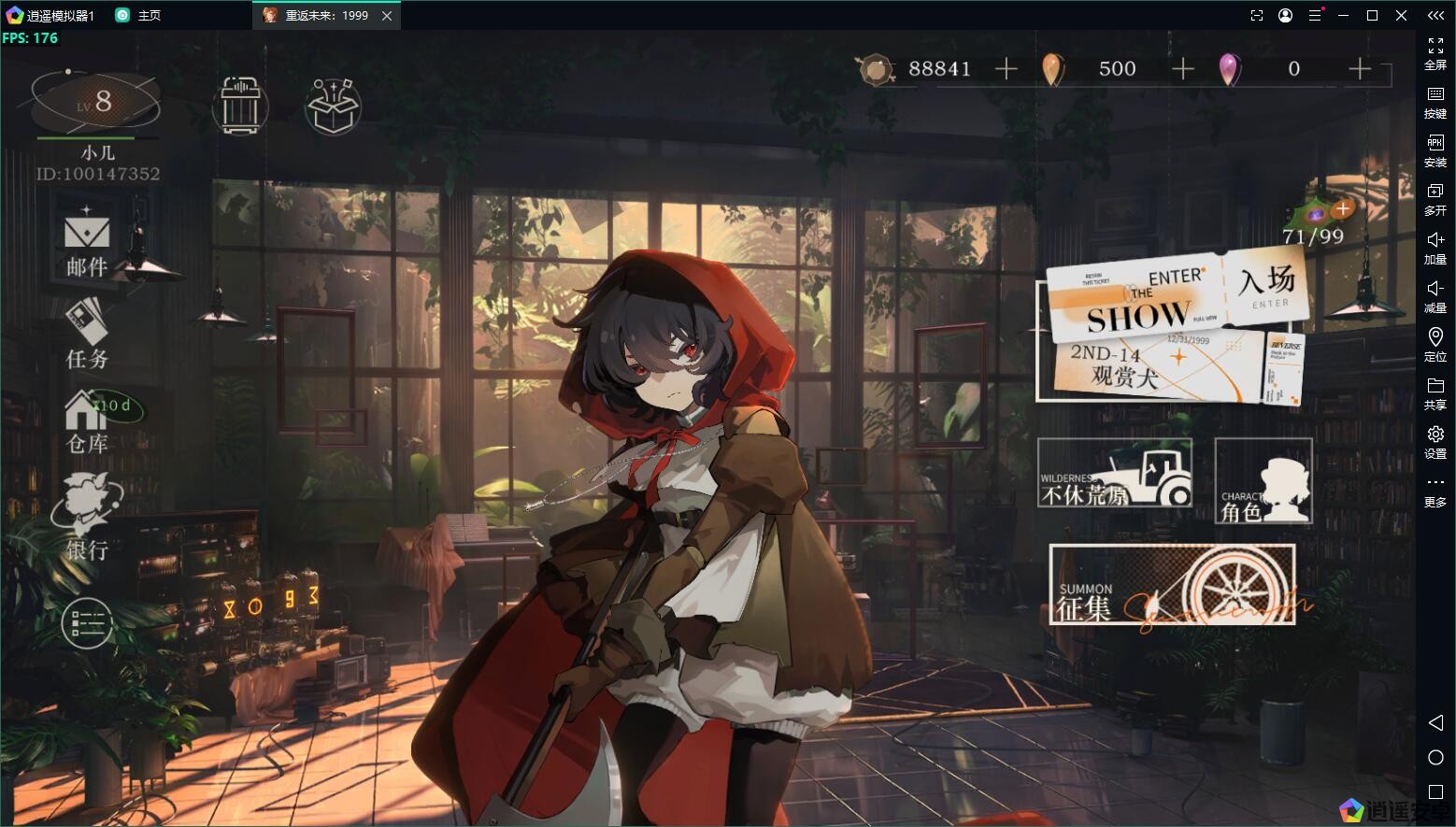Open the level 8 player profile
The image size is (1456, 827).
click(95, 101)
